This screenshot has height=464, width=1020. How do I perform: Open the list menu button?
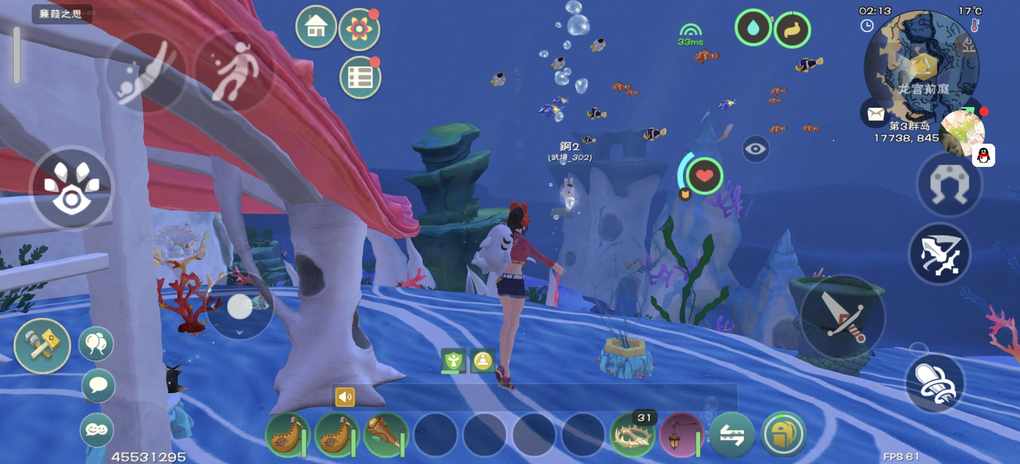click(359, 76)
